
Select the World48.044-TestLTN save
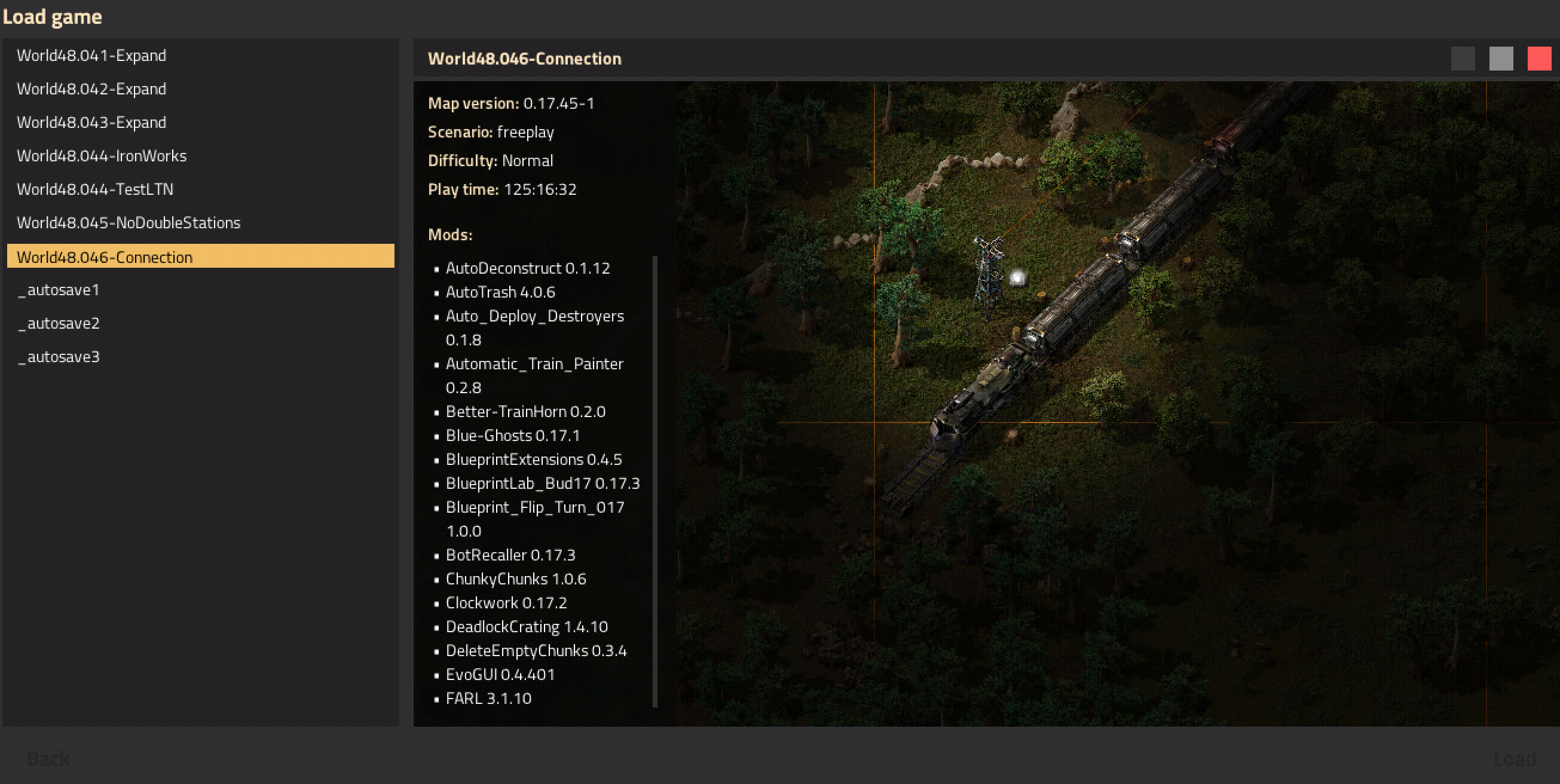(94, 189)
